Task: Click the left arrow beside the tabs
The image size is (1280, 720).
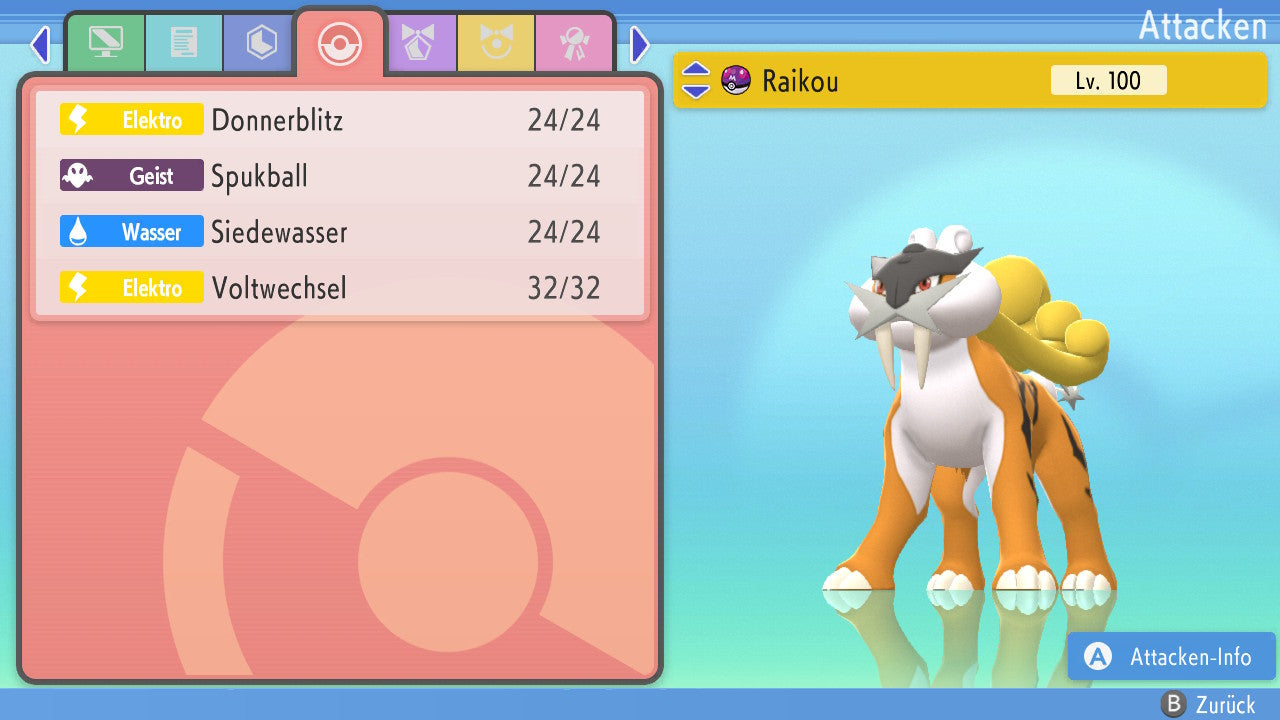Action: pyautogui.click(x=40, y=44)
